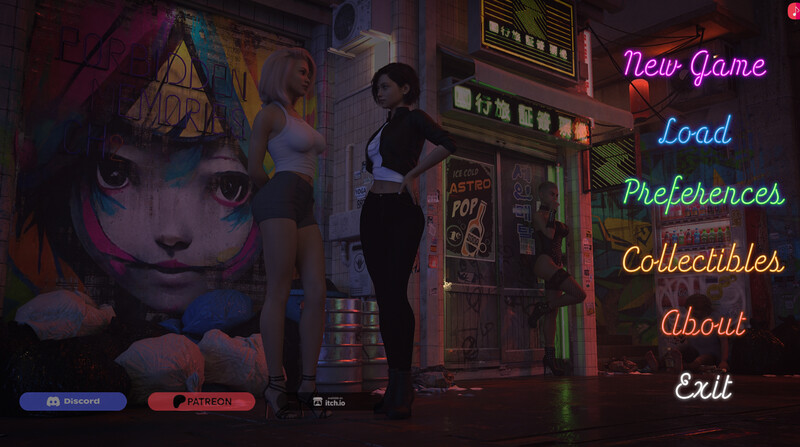Screen dimensions: 800x447
Task: Open the itch.io link
Action: [x=330, y=401]
